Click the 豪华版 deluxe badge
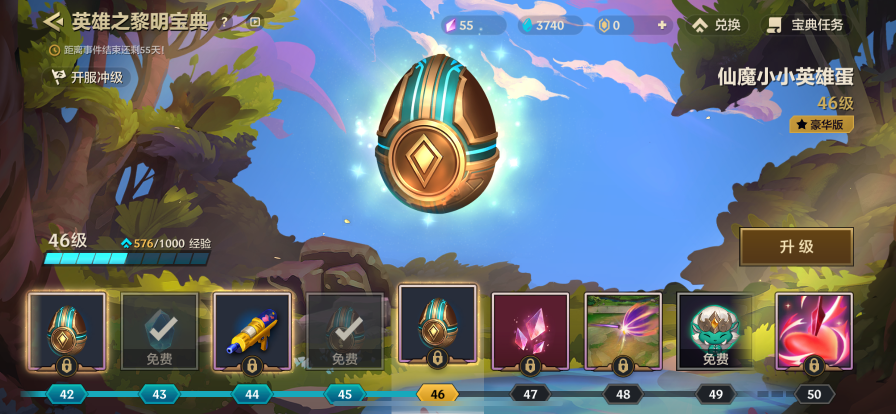The image size is (896, 414). point(821,125)
